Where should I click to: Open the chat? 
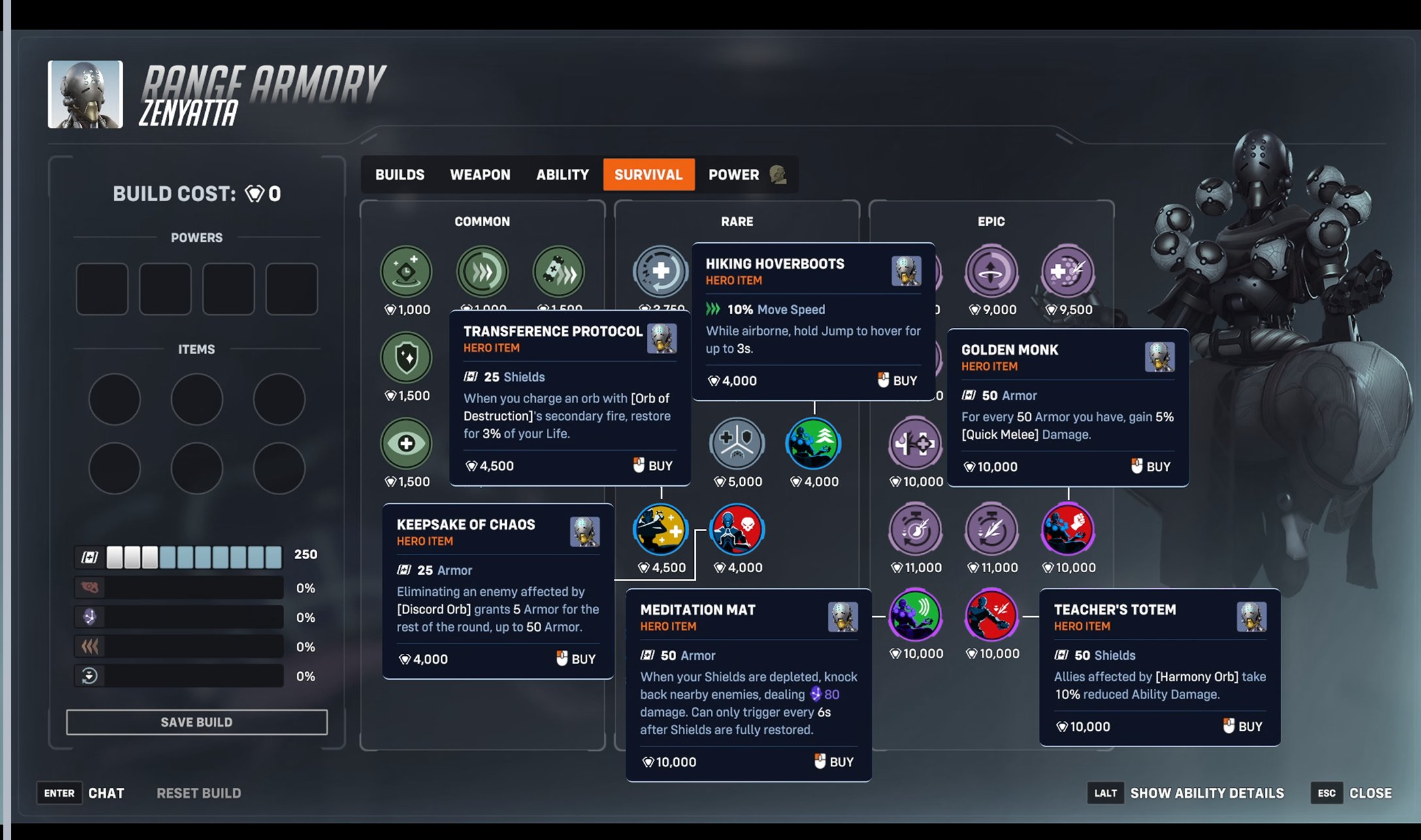[105, 793]
